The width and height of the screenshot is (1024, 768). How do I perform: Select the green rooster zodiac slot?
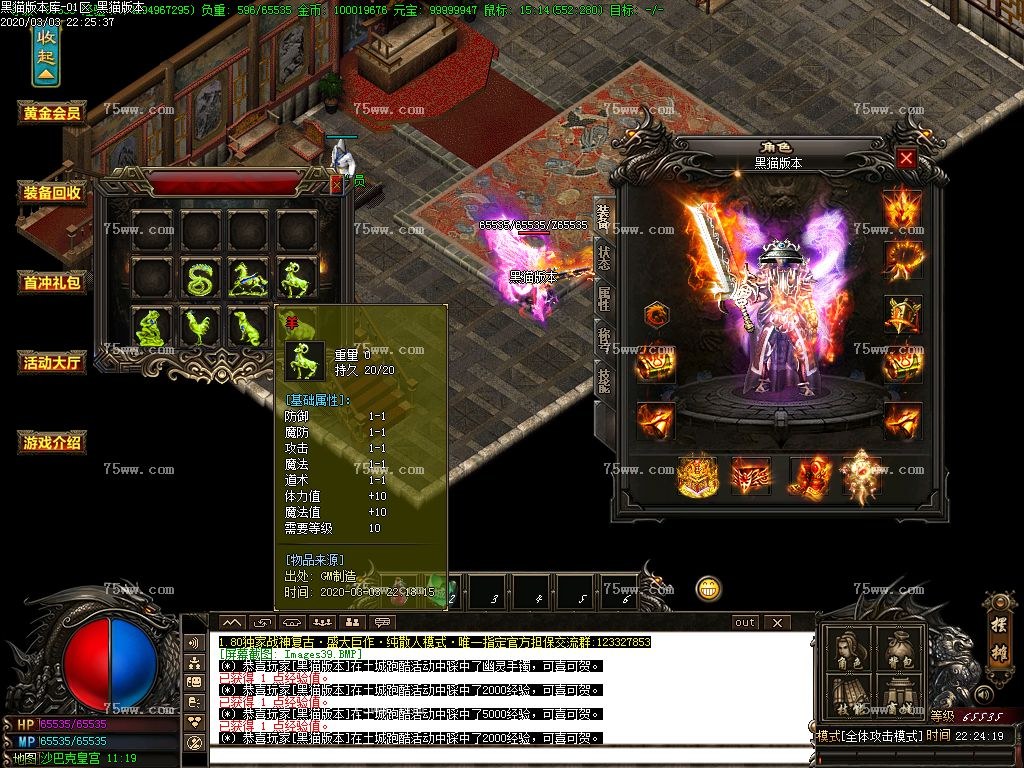[201, 327]
